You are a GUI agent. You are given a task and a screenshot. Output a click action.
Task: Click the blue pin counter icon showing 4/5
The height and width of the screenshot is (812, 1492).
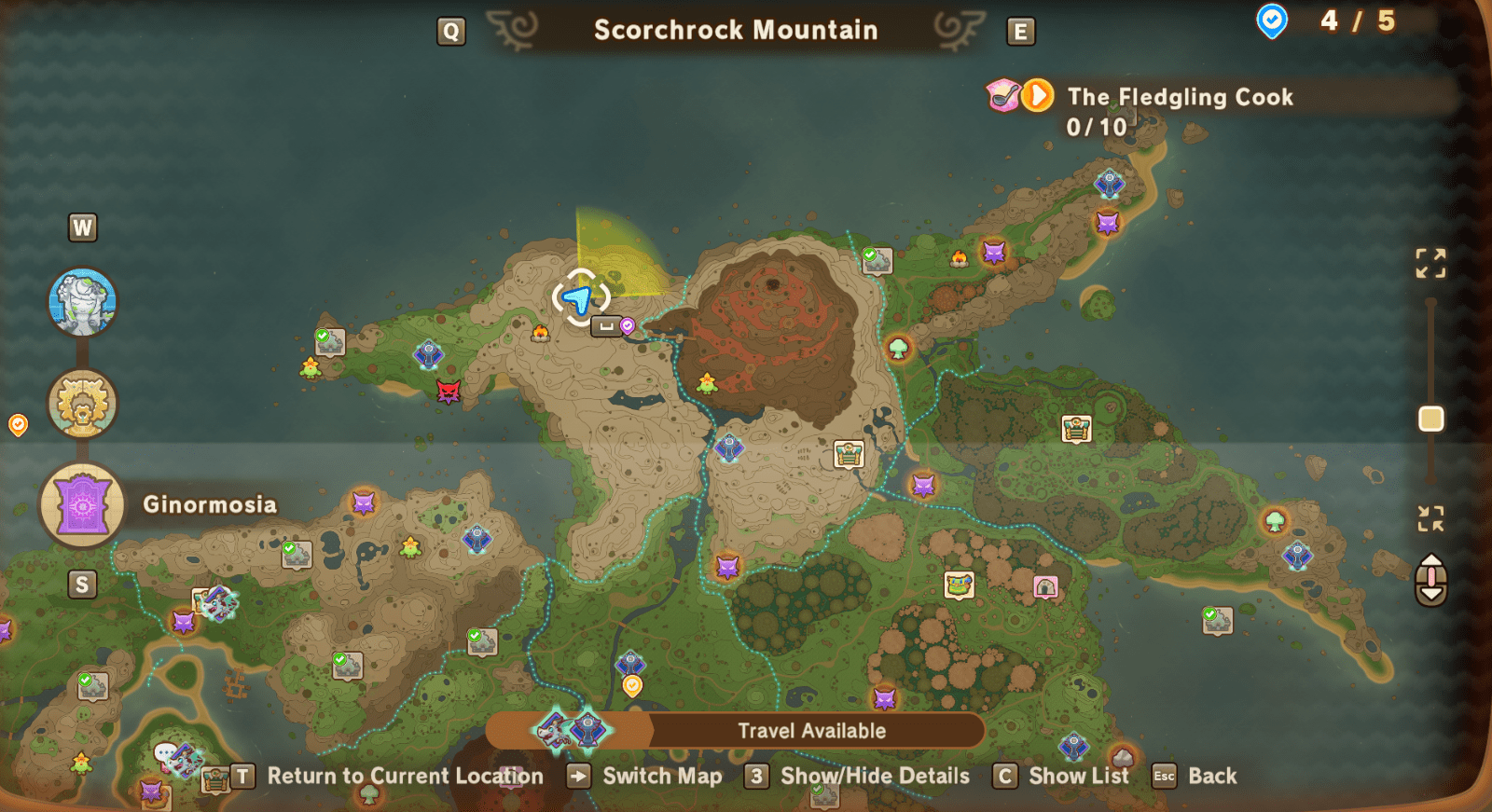tap(1272, 21)
